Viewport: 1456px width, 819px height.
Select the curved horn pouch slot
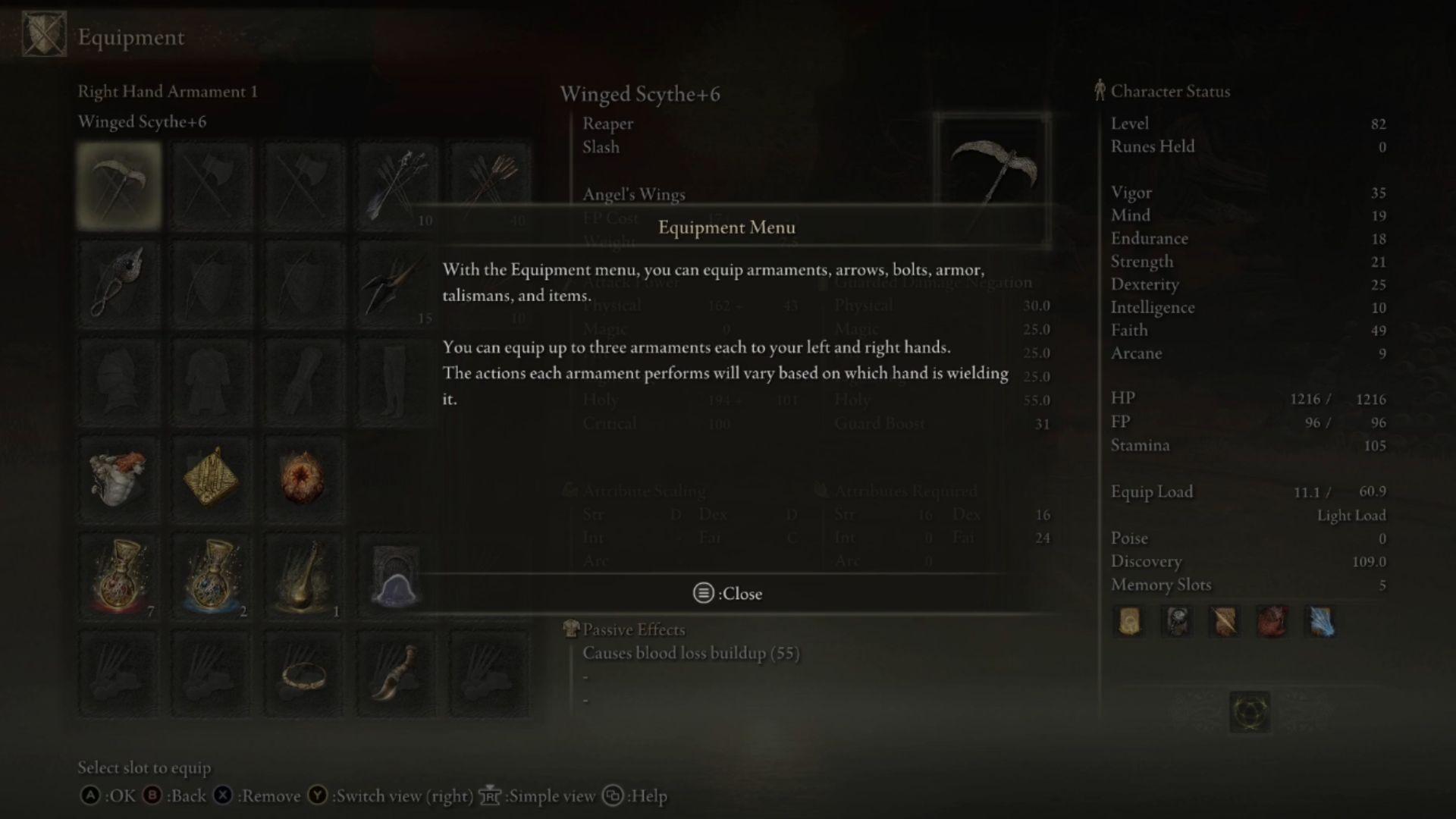(396, 673)
